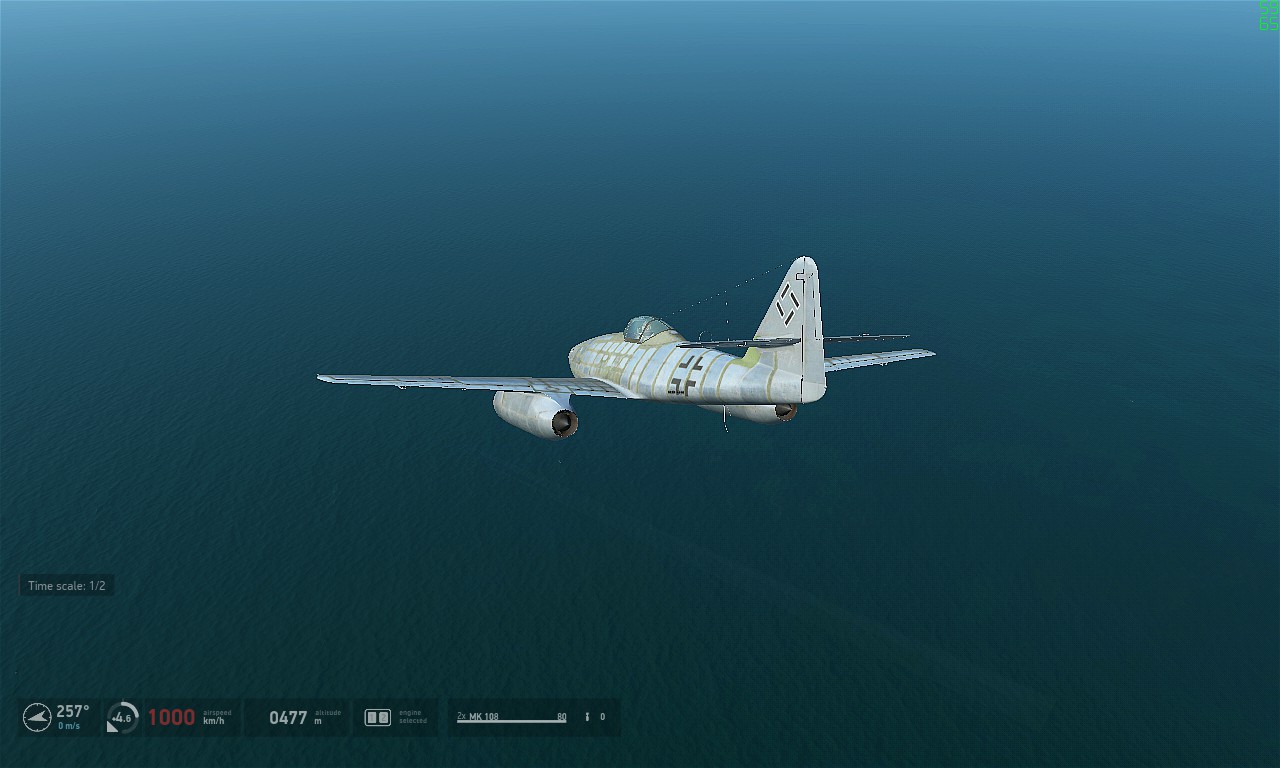
Task: Click the compass heading icon
Action: tap(37, 717)
